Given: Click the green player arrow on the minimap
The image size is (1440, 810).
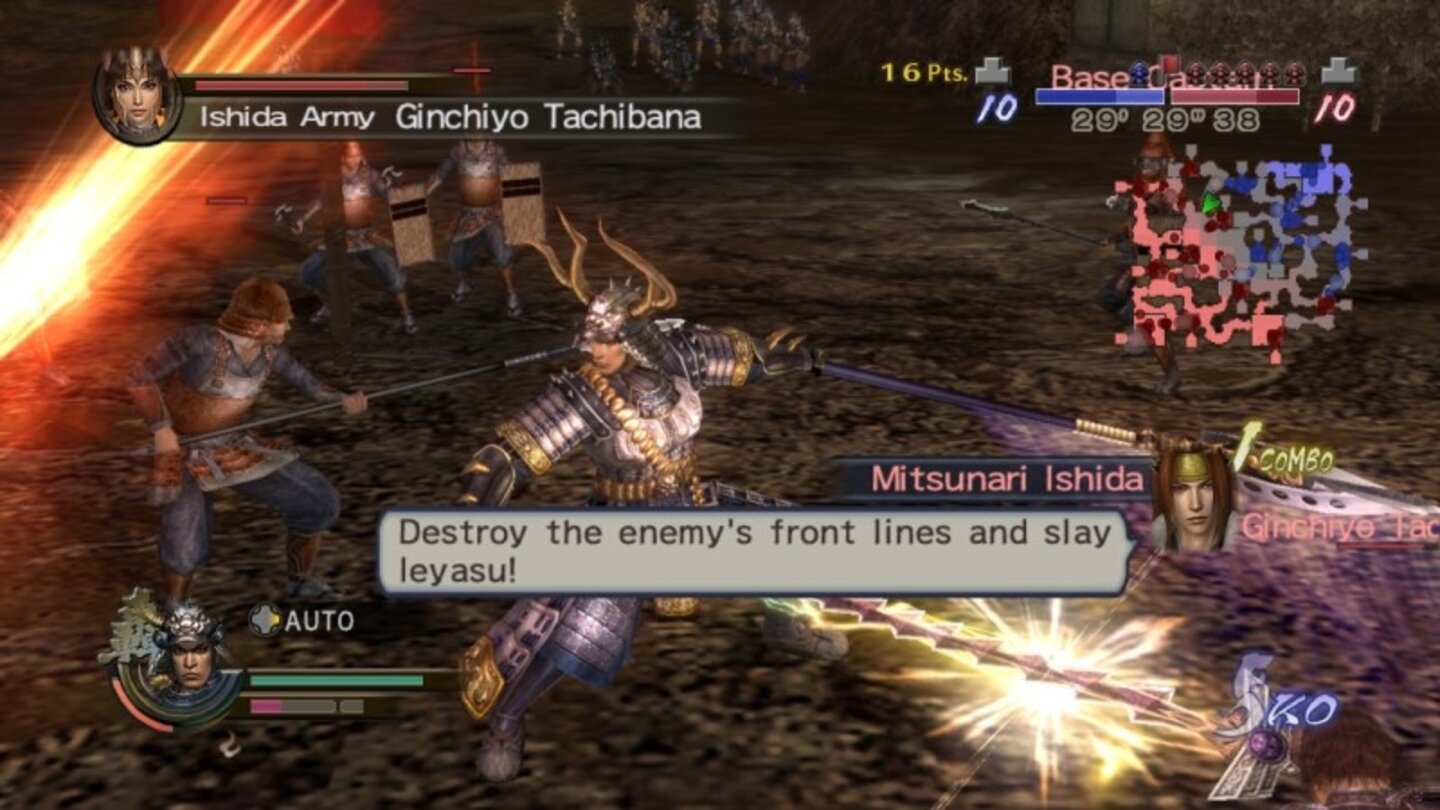Looking at the screenshot, I should (1212, 202).
